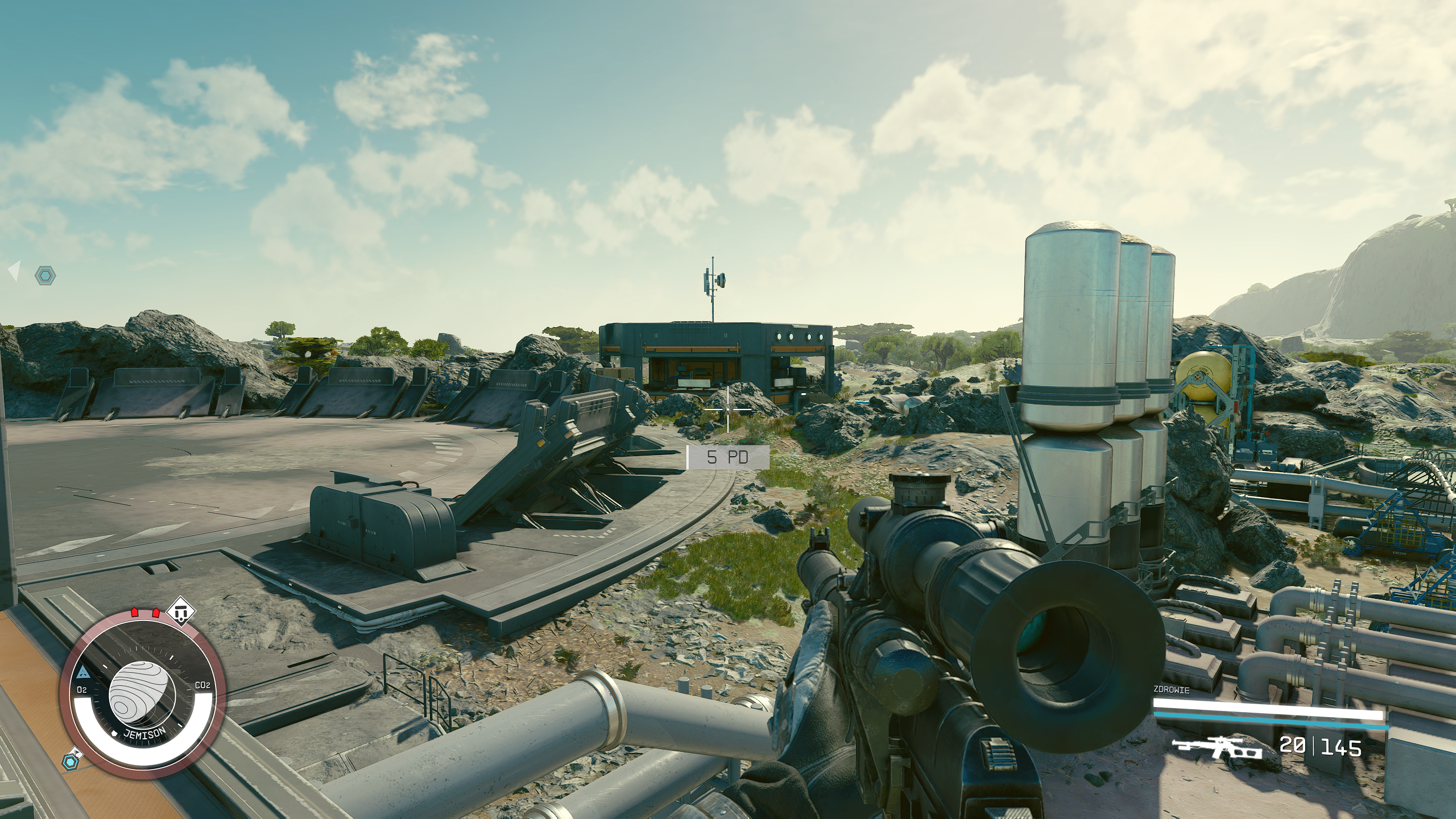
Task: Click the floating hexagon quest marker near the left edge
Action: 45,276
